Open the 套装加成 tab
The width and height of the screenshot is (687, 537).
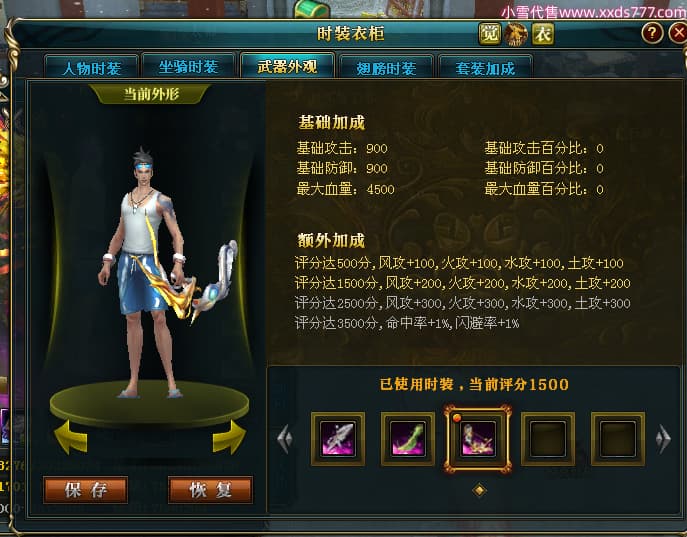[x=485, y=68]
